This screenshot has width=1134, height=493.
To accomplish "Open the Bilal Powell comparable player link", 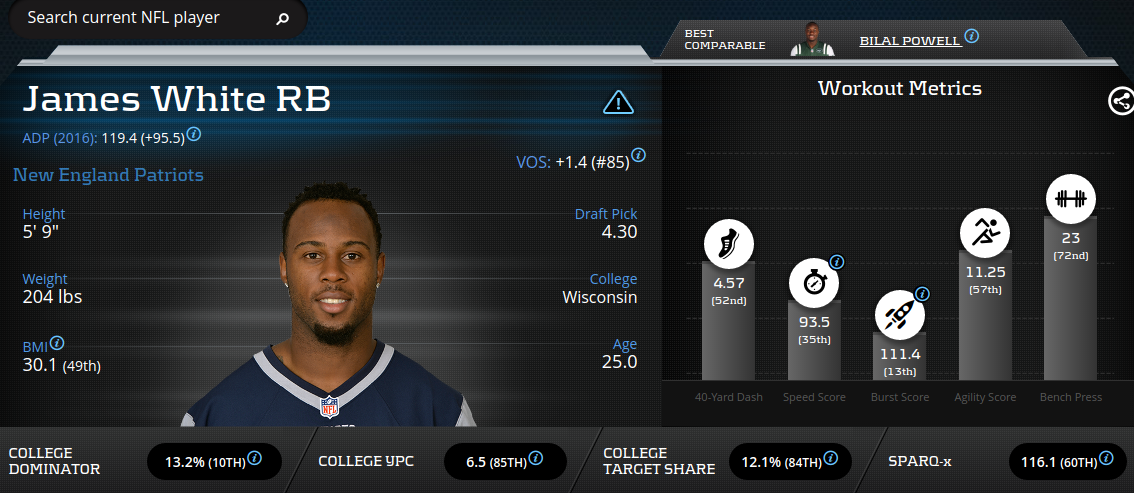I will click(x=909, y=40).
